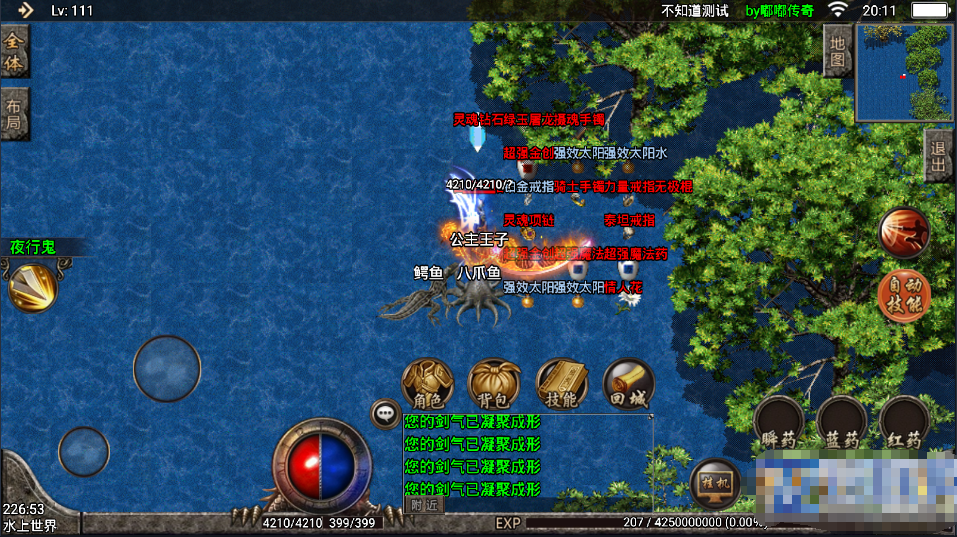Switch to the 附近 nearby chat tab
The height and width of the screenshot is (537, 957).
click(x=425, y=506)
